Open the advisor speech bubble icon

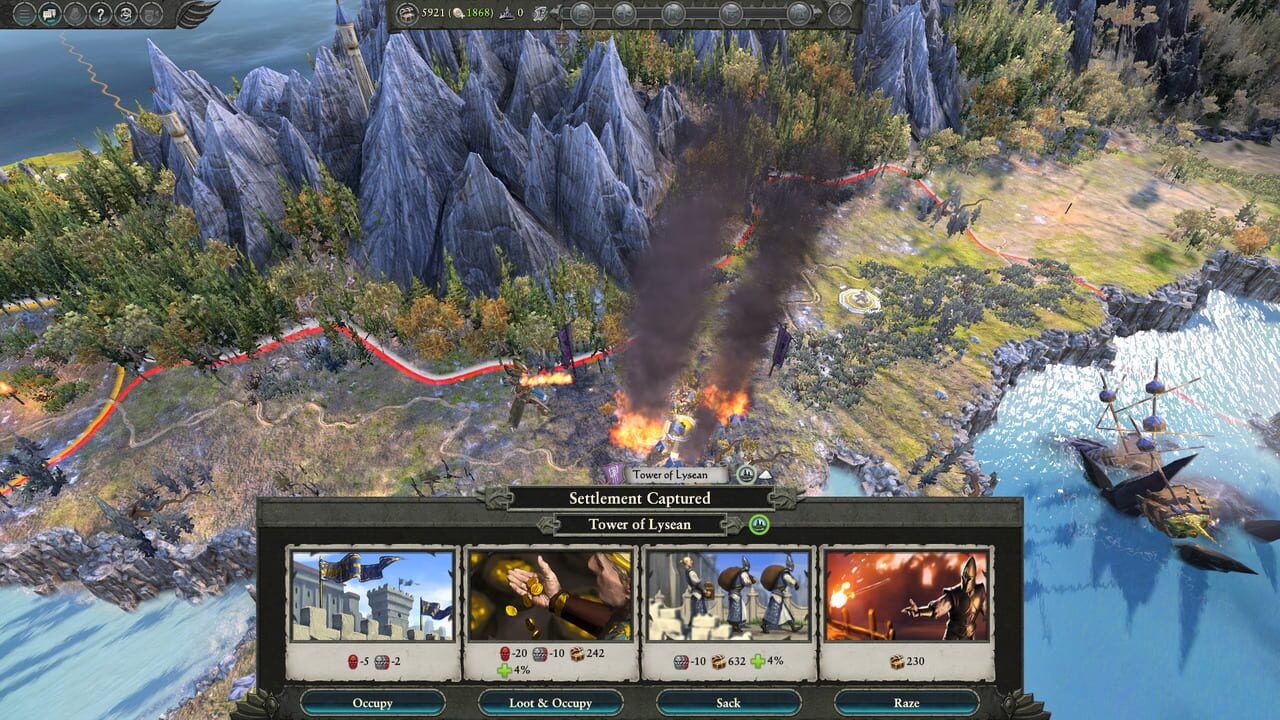tap(49, 14)
